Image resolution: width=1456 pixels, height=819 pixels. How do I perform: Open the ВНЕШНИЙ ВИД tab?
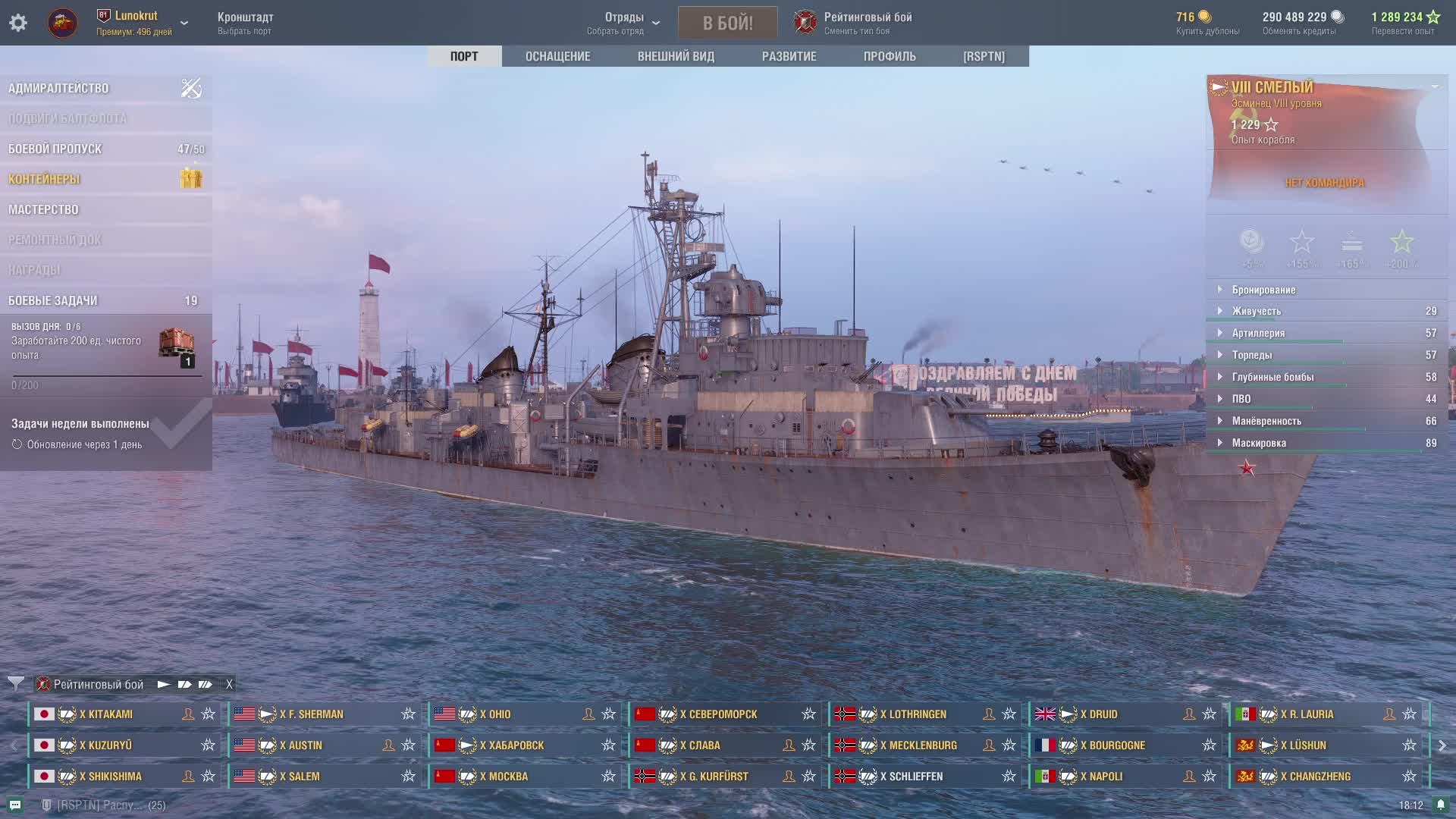pyautogui.click(x=676, y=56)
